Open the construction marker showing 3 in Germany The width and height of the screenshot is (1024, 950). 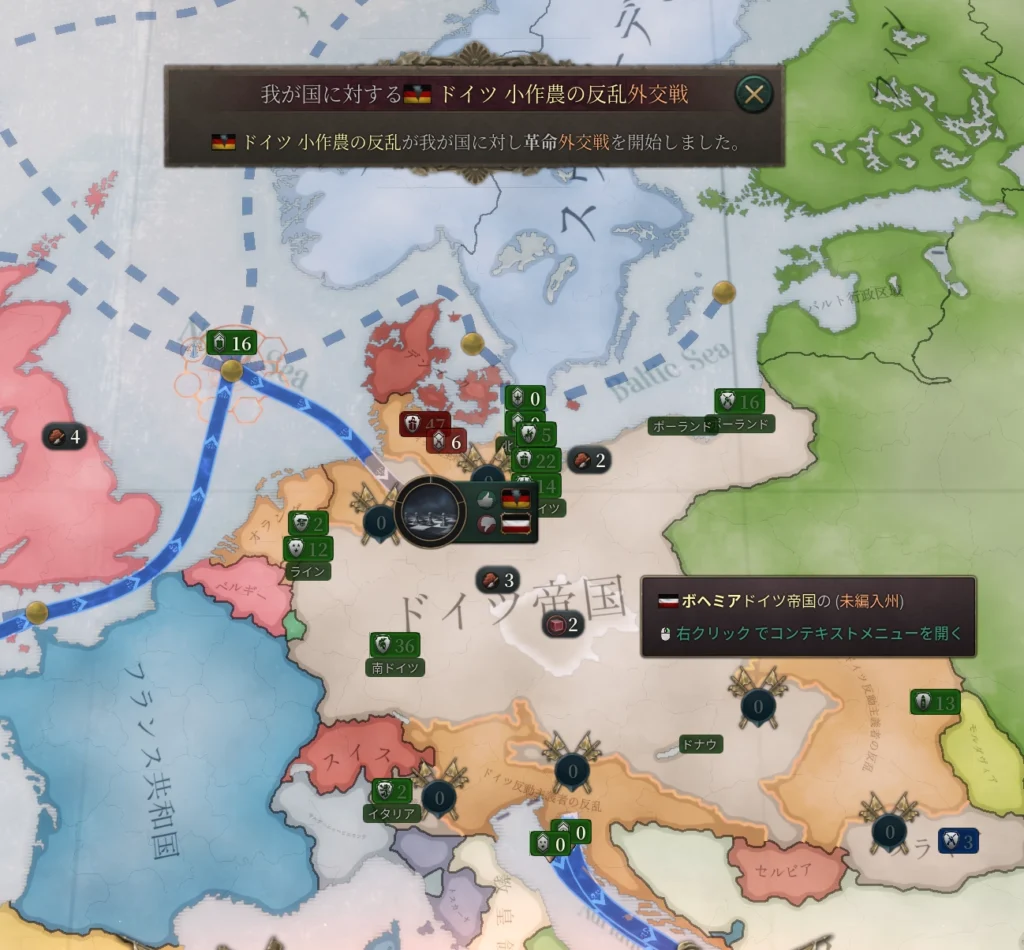pyautogui.click(x=497, y=580)
